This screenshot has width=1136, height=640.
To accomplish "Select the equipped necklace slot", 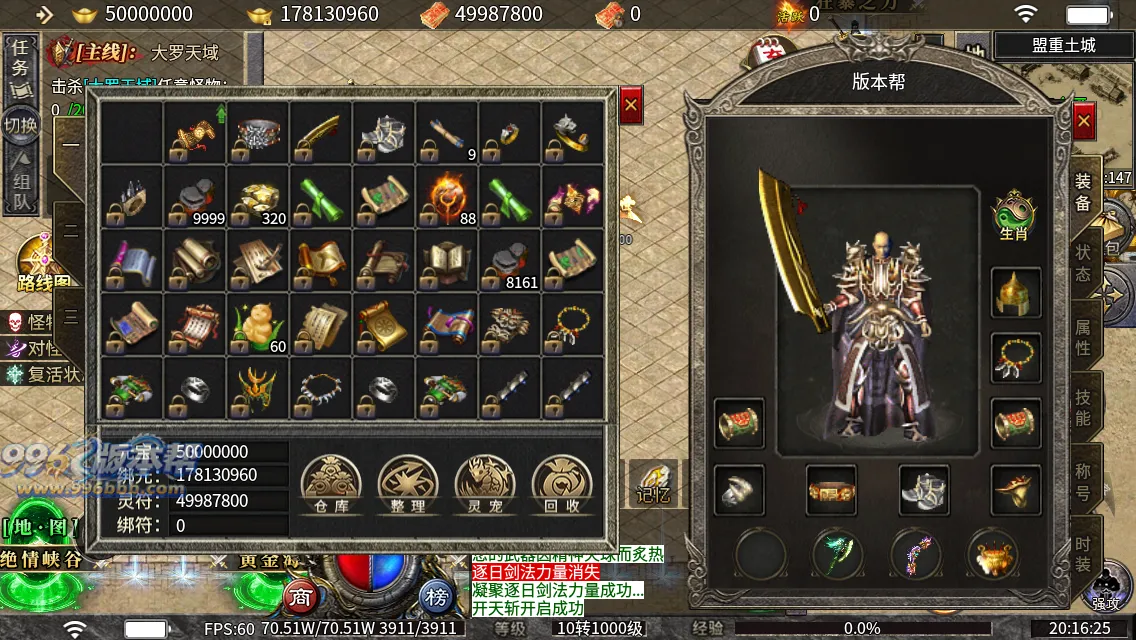I will [x=1015, y=358].
